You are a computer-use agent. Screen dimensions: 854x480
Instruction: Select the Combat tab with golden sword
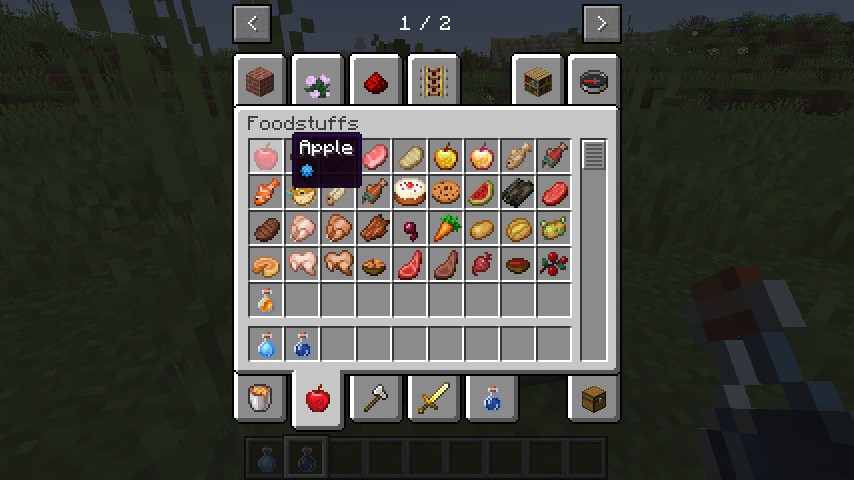(x=433, y=398)
